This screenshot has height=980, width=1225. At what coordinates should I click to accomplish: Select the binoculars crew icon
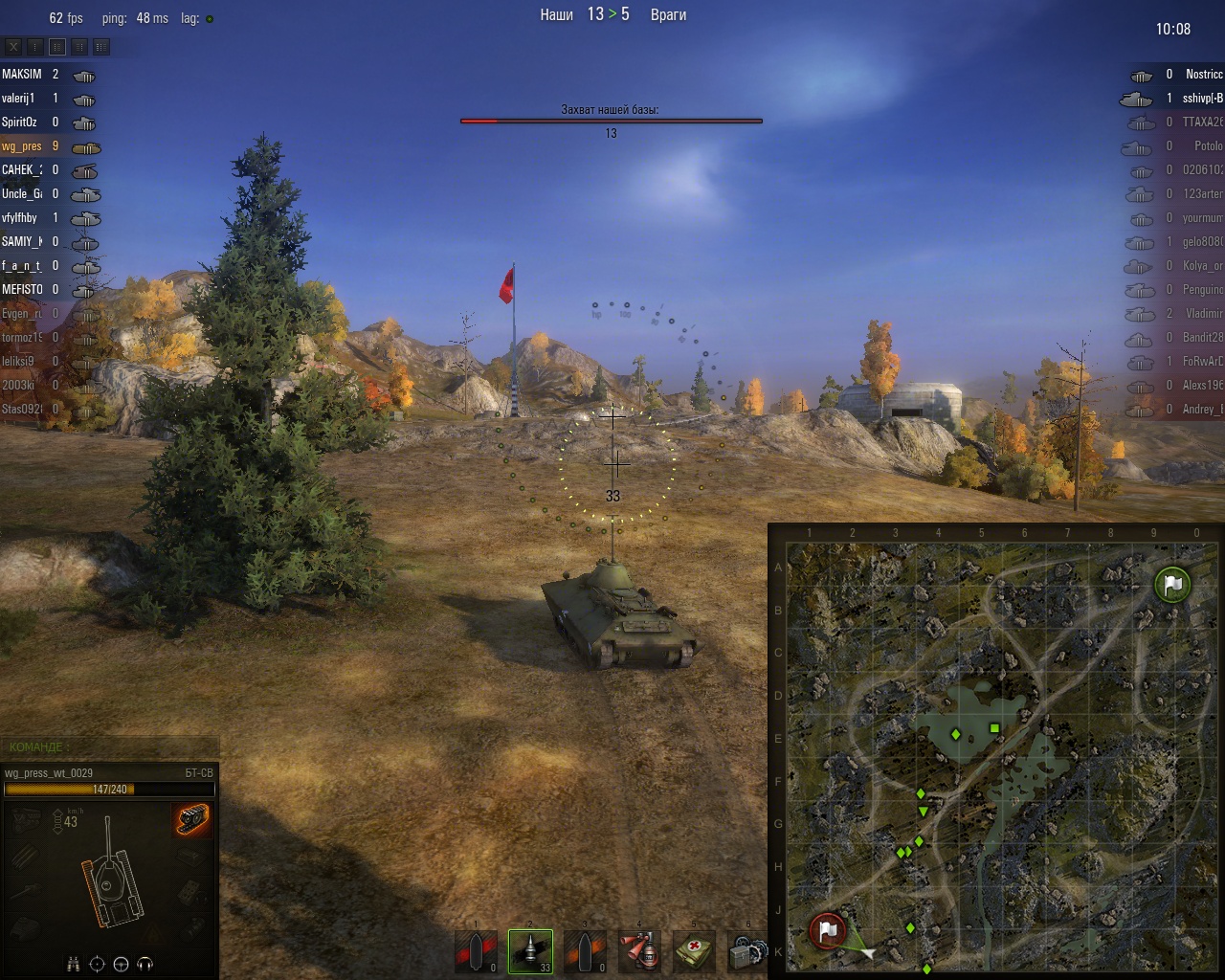74,964
